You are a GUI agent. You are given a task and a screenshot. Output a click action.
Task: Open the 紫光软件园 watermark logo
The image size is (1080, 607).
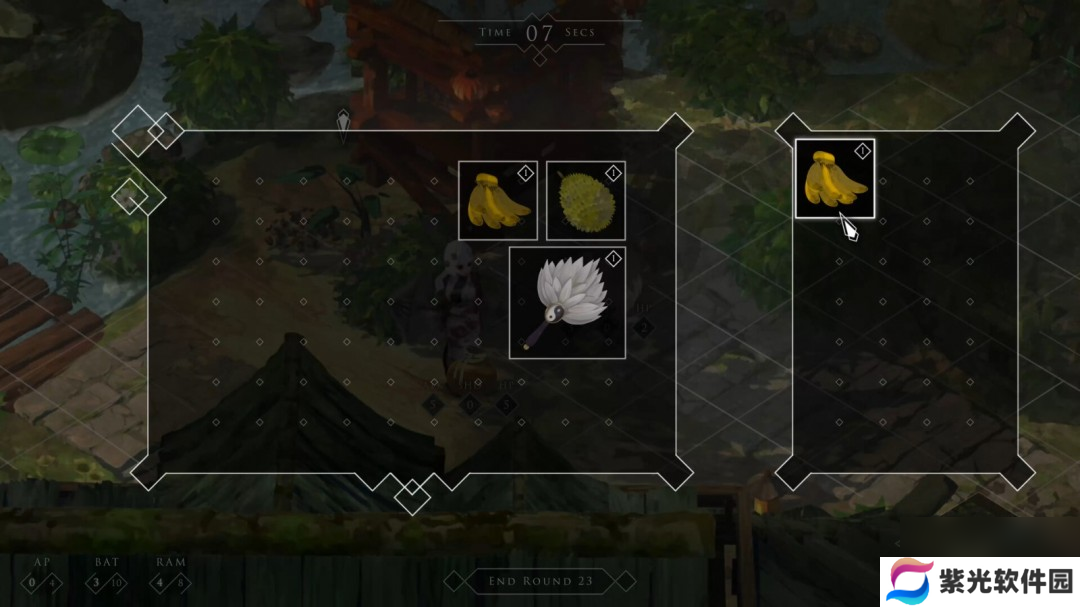pos(979,581)
